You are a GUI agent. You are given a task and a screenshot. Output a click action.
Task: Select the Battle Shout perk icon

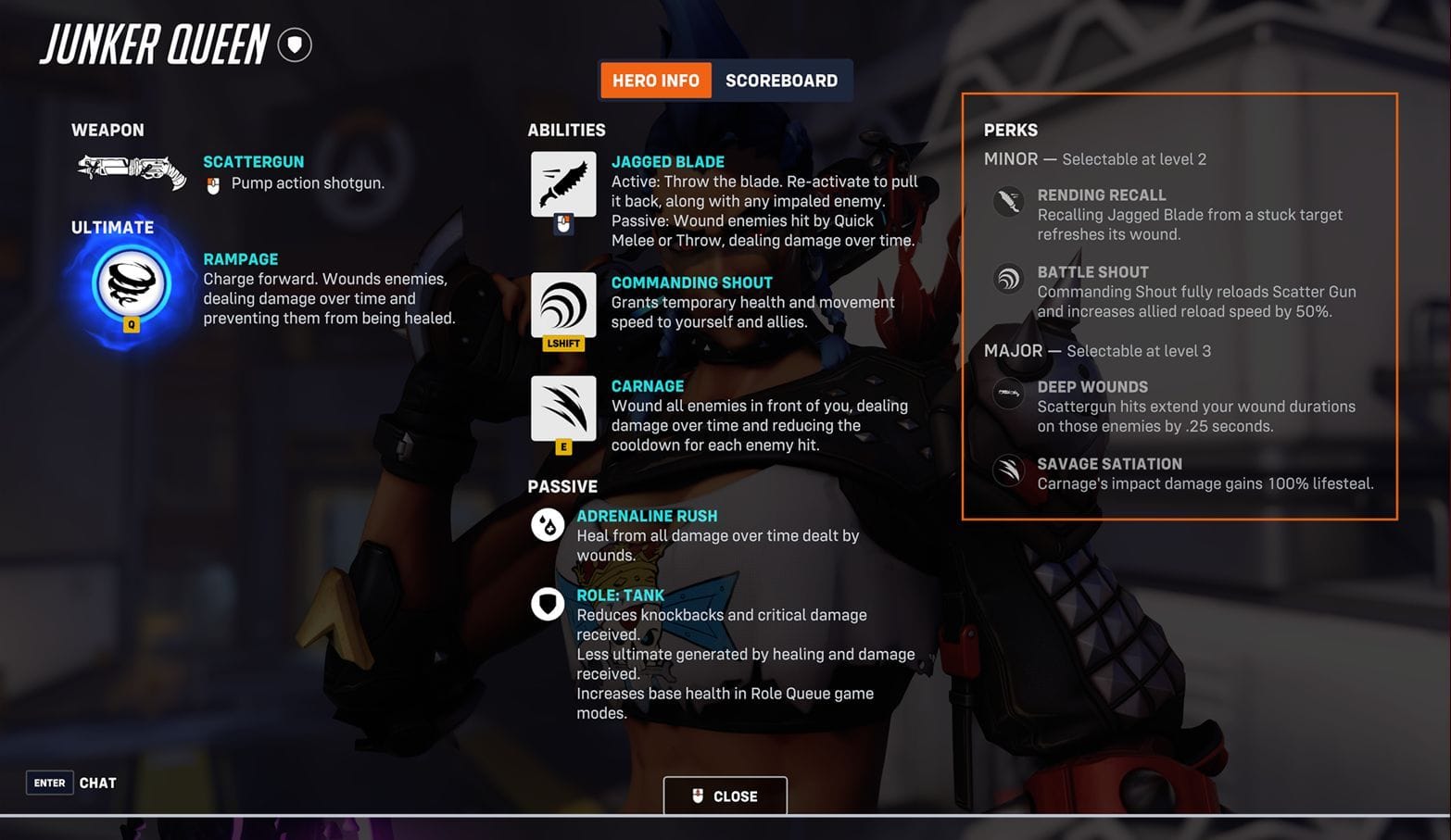pos(1008,279)
